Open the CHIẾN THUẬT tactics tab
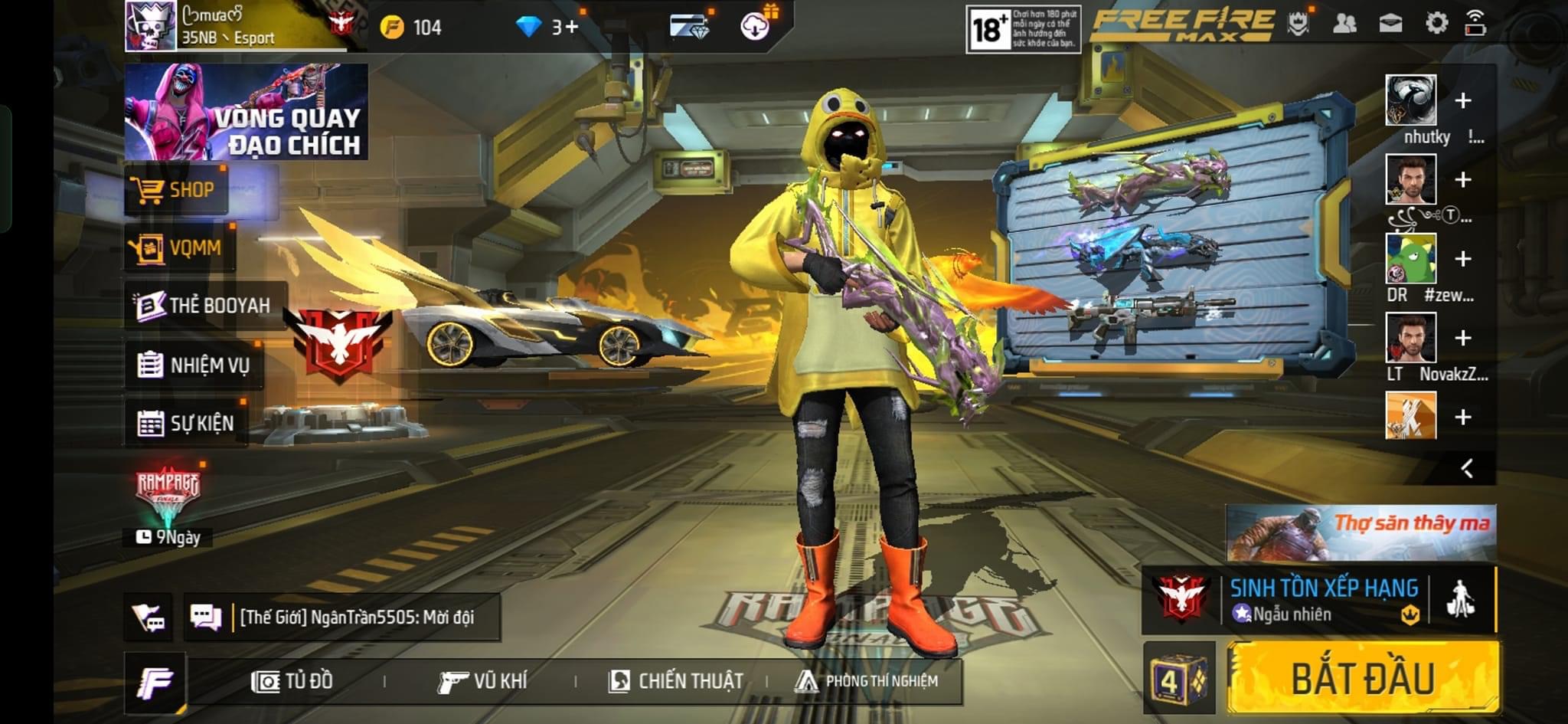This screenshot has height=724, width=1568. (x=675, y=681)
